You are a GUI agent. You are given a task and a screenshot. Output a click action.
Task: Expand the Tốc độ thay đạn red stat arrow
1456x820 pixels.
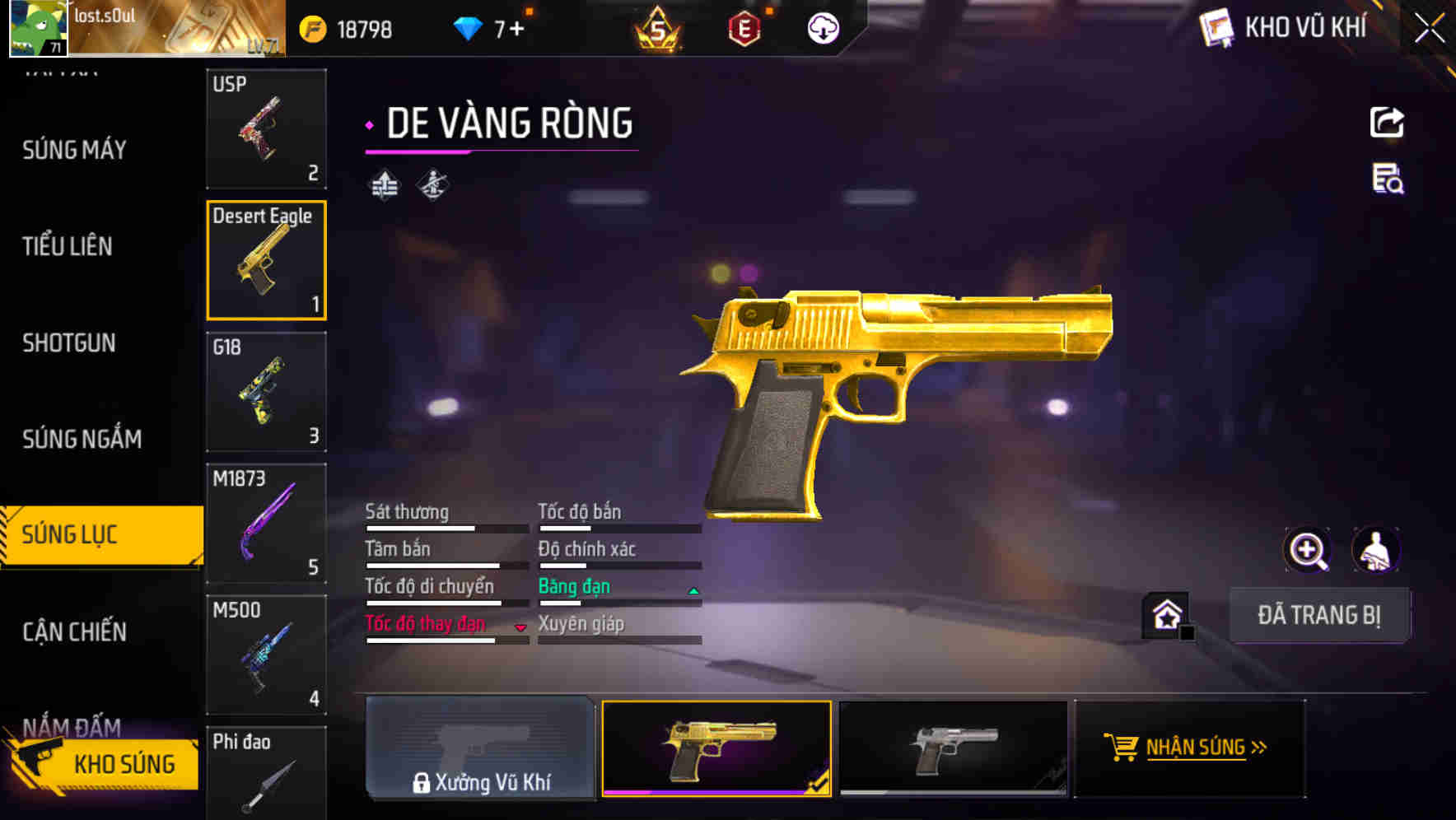(x=520, y=627)
